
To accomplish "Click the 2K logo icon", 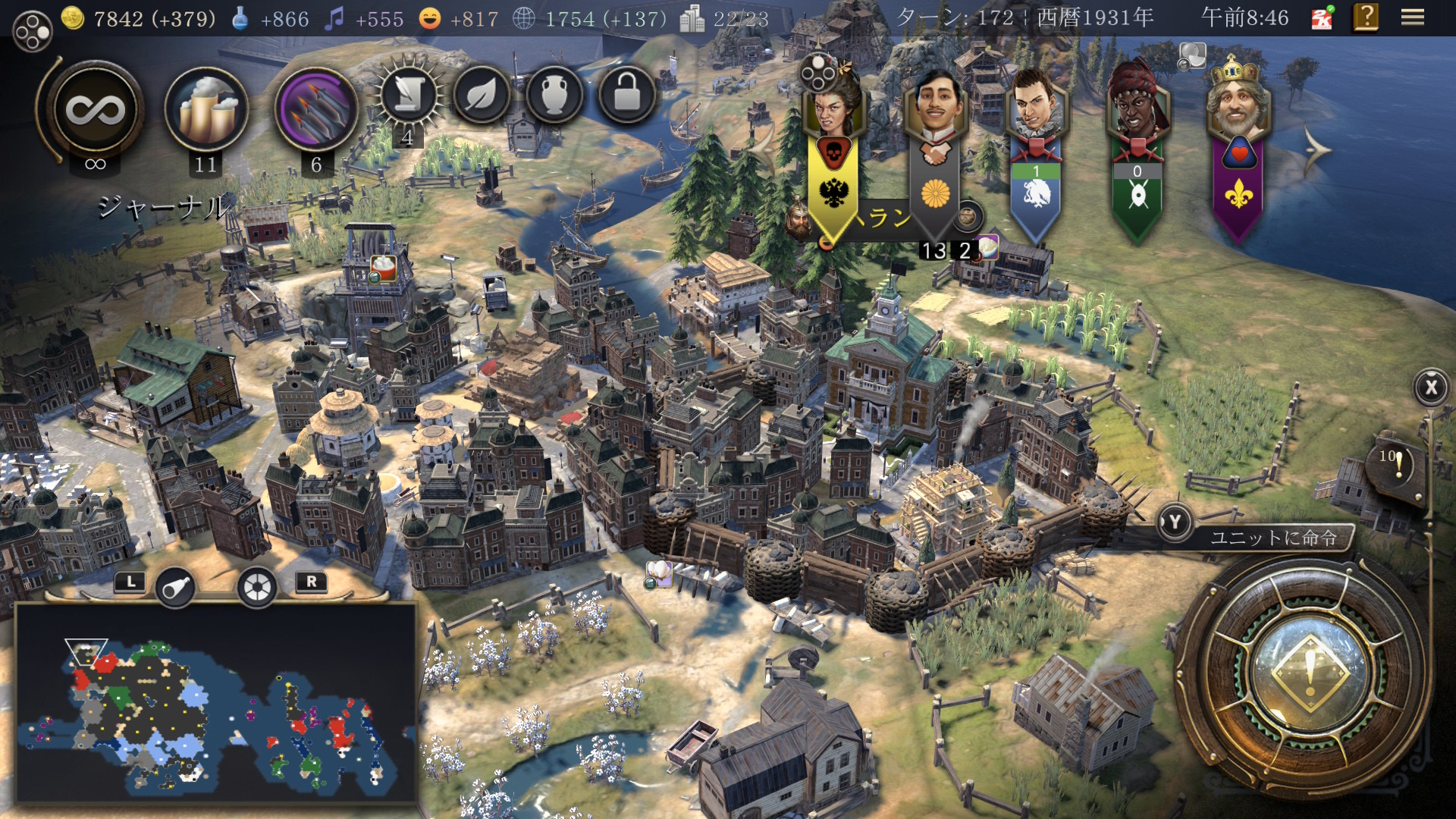I will click(1322, 19).
